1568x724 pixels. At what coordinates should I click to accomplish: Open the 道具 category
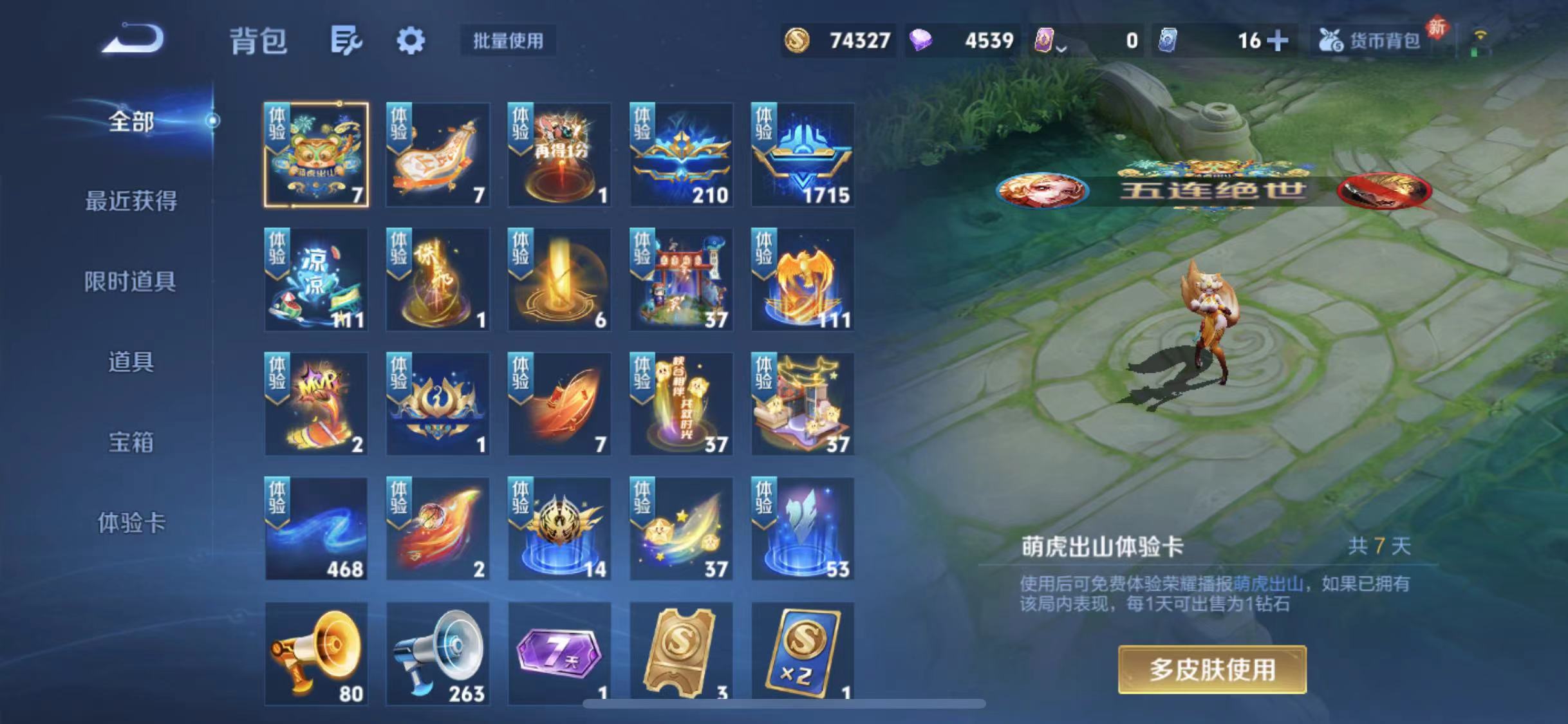(x=131, y=362)
